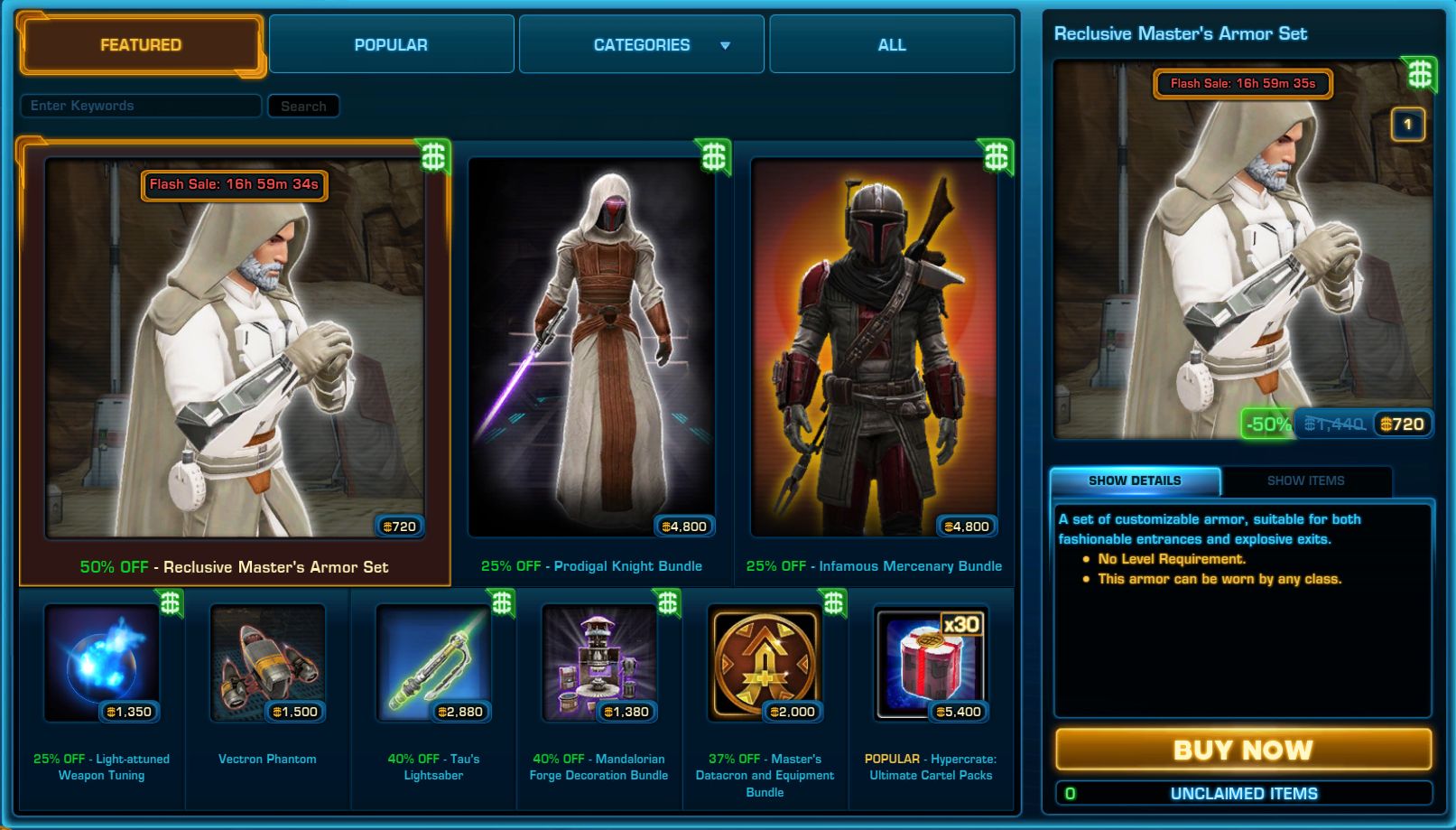Click the Vectron Phantom speeder icon
Viewport: 1456px width, 830px height.
(x=265, y=663)
